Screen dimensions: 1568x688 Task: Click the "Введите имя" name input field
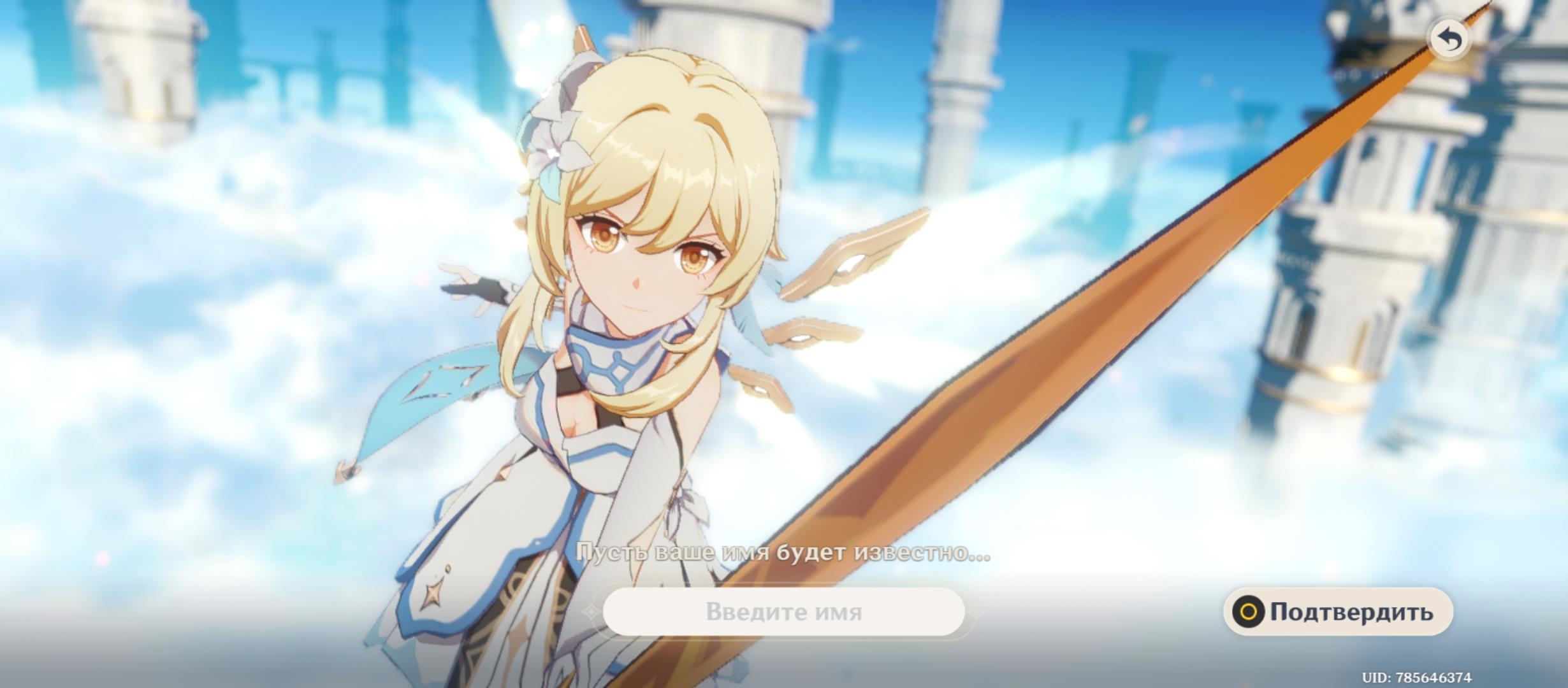783,612
